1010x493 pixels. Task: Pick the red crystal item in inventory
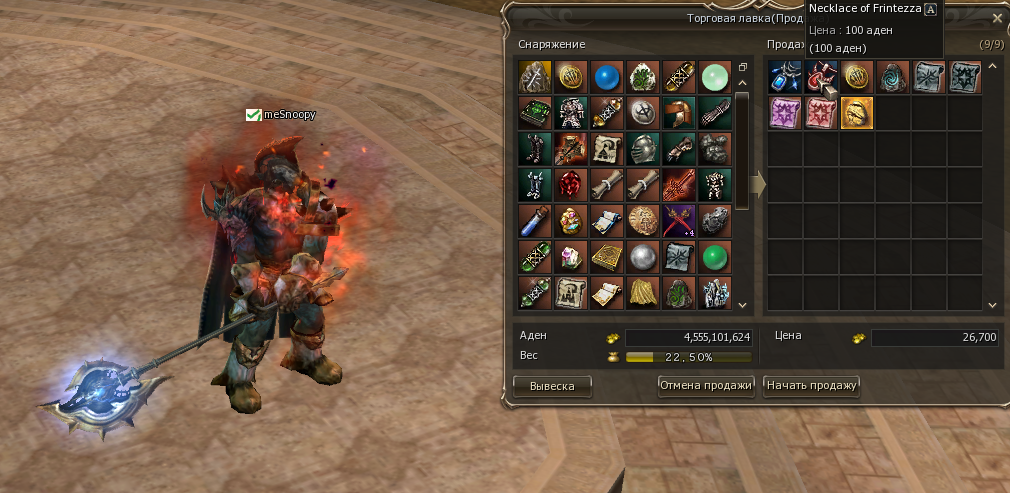[570, 185]
